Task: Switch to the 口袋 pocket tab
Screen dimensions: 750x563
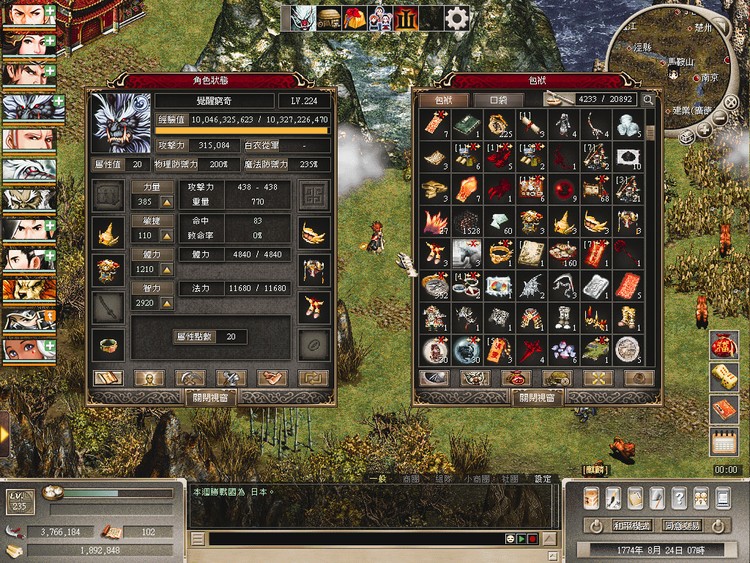Action: pyautogui.click(x=490, y=100)
